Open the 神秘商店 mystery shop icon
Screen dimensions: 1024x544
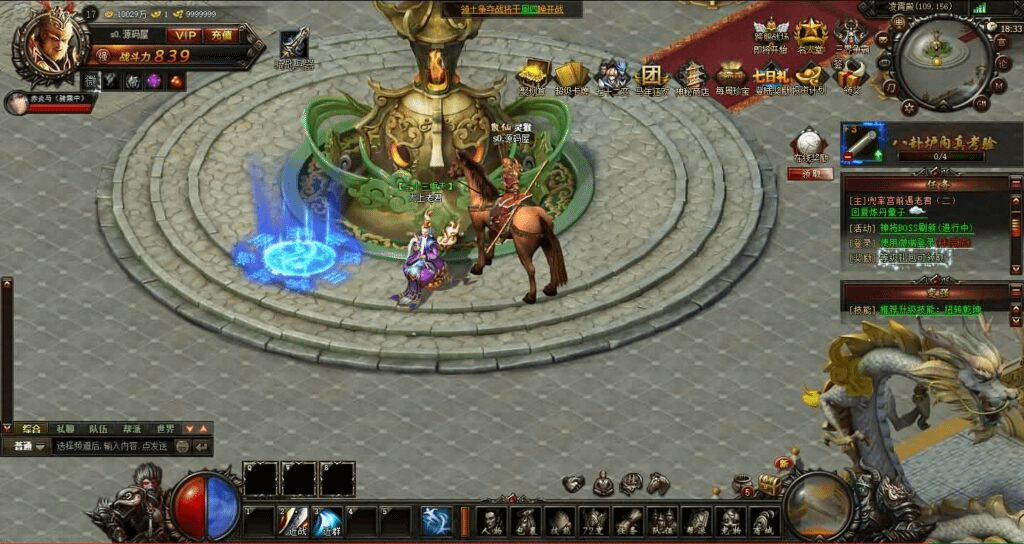pos(691,77)
